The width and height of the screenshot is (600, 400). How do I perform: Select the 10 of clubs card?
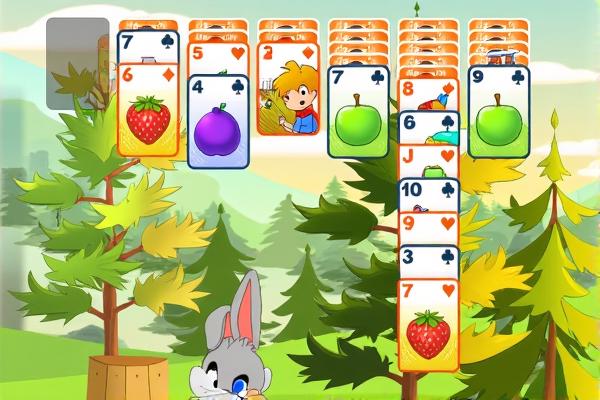428,193
